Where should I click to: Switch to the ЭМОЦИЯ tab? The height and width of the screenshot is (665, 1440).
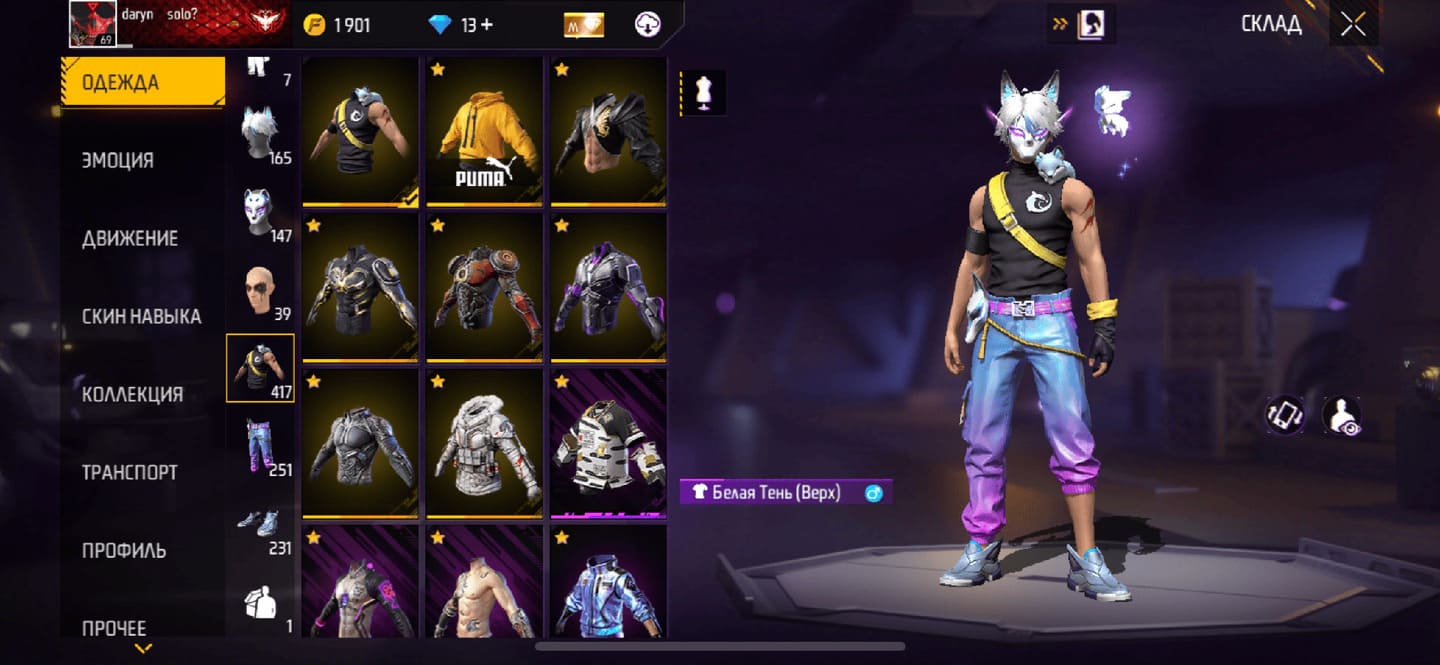coord(118,160)
